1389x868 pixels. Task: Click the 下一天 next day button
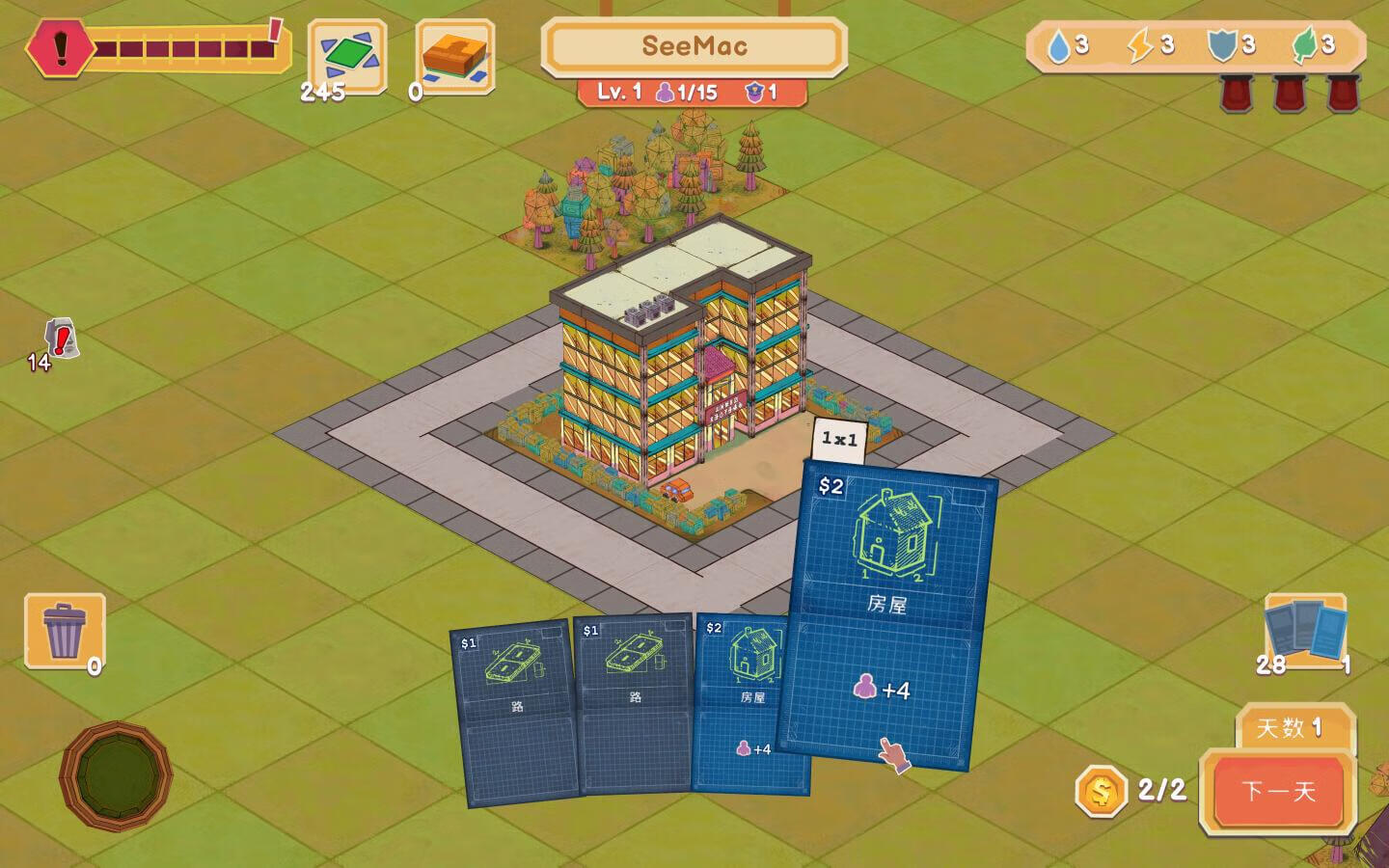coord(1278,791)
